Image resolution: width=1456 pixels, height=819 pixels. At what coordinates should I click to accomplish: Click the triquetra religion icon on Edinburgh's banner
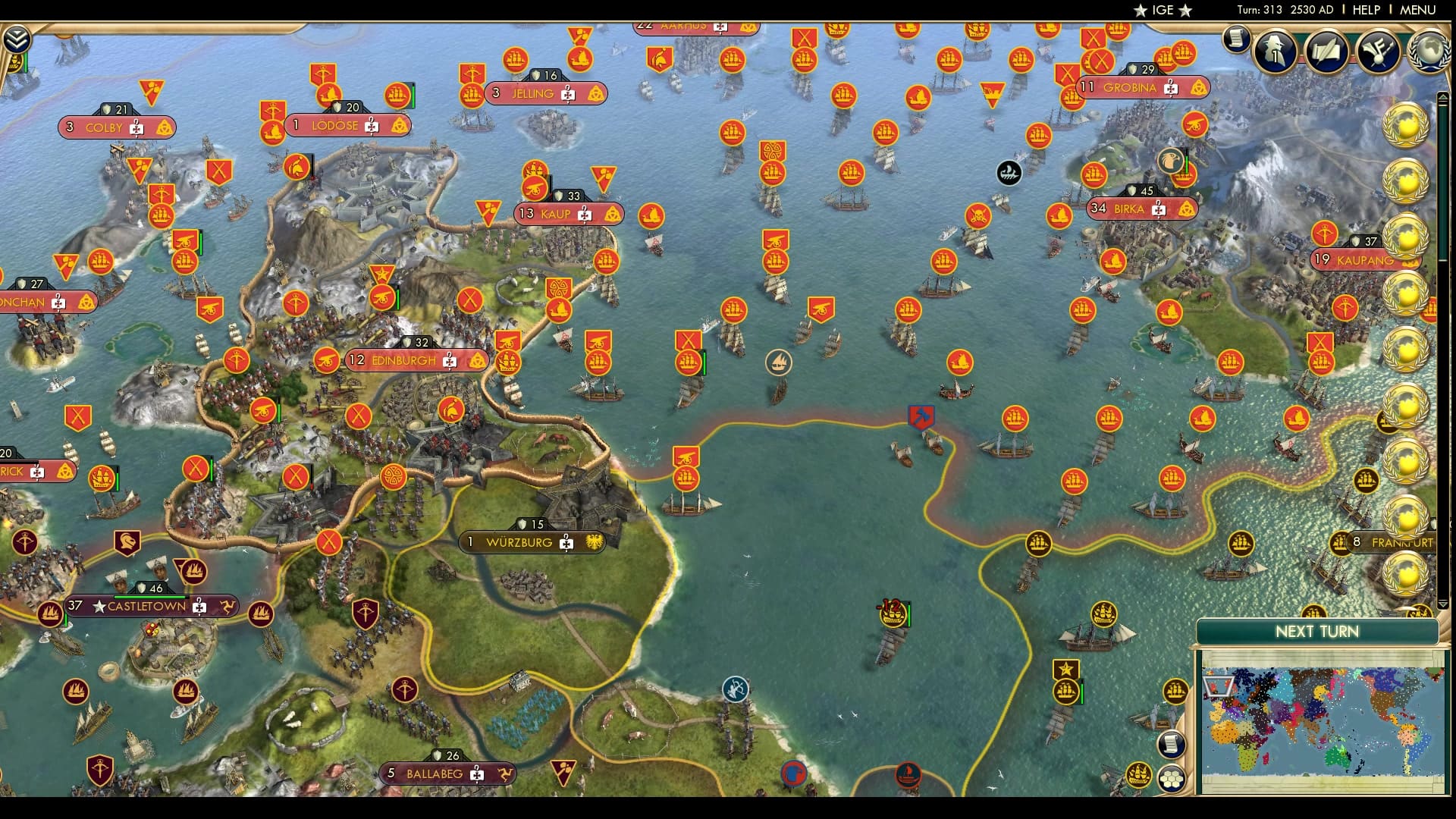477,361
